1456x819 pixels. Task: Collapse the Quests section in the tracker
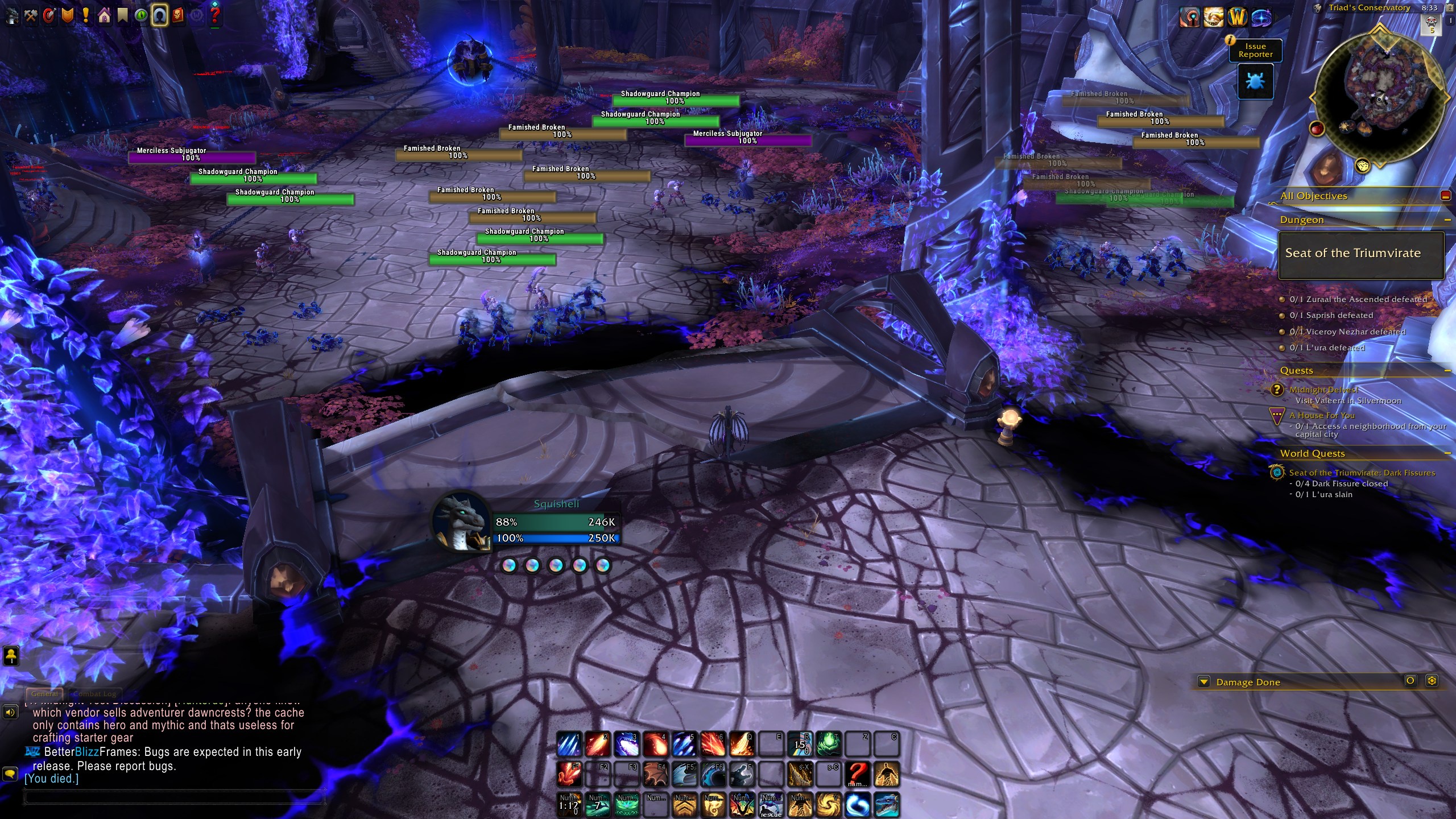click(1448, 370)
